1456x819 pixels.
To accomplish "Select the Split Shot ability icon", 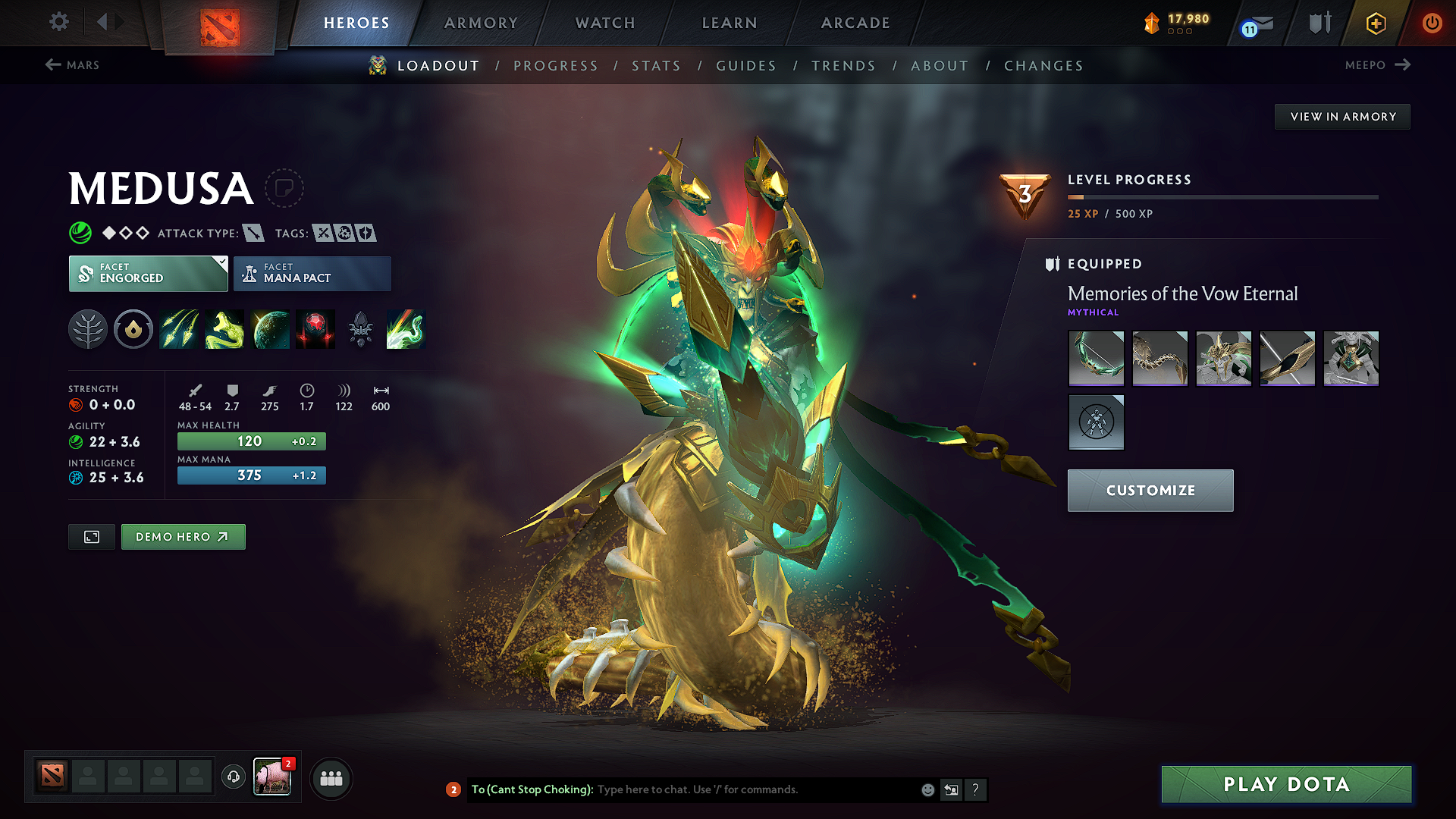I will 178,329.
